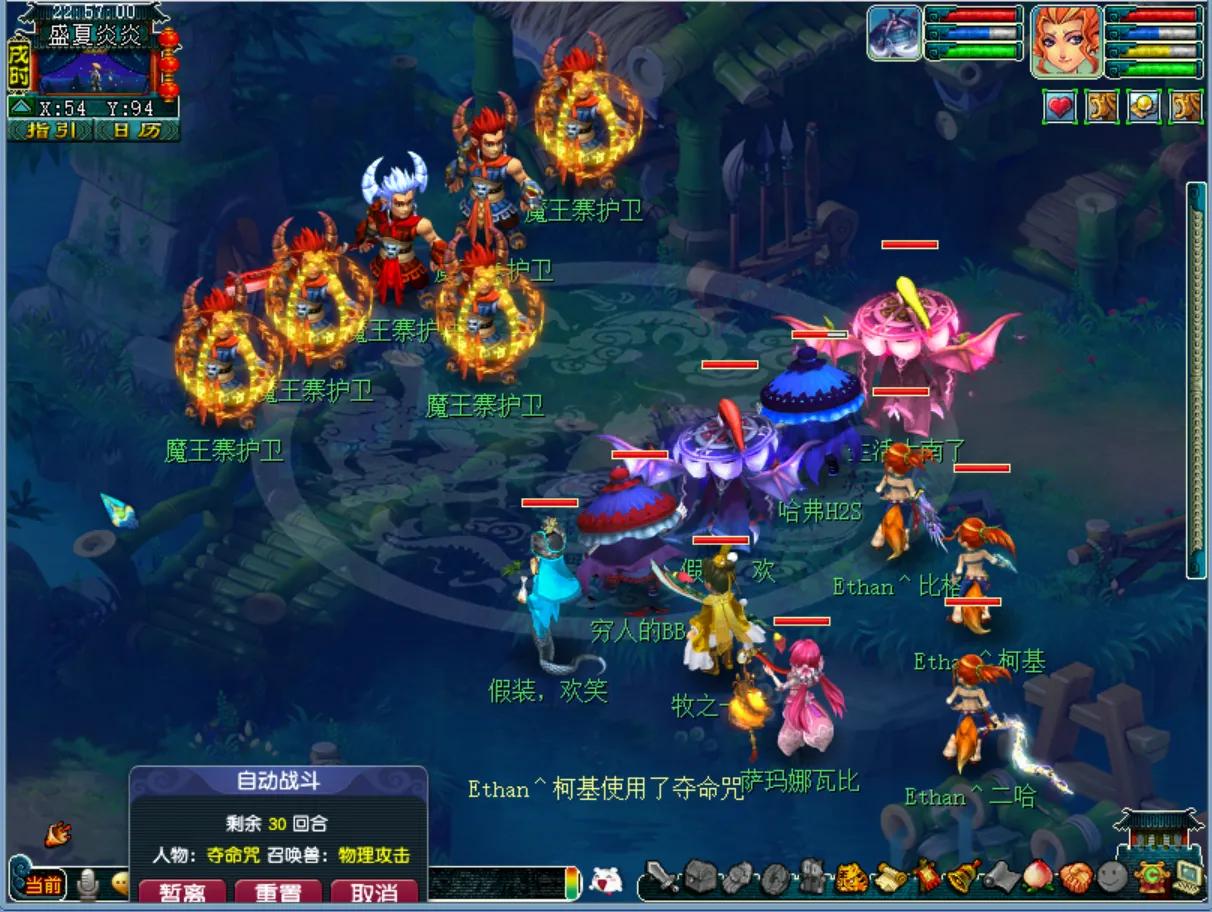Open the 日历 calendar button

tap(136, 130)
